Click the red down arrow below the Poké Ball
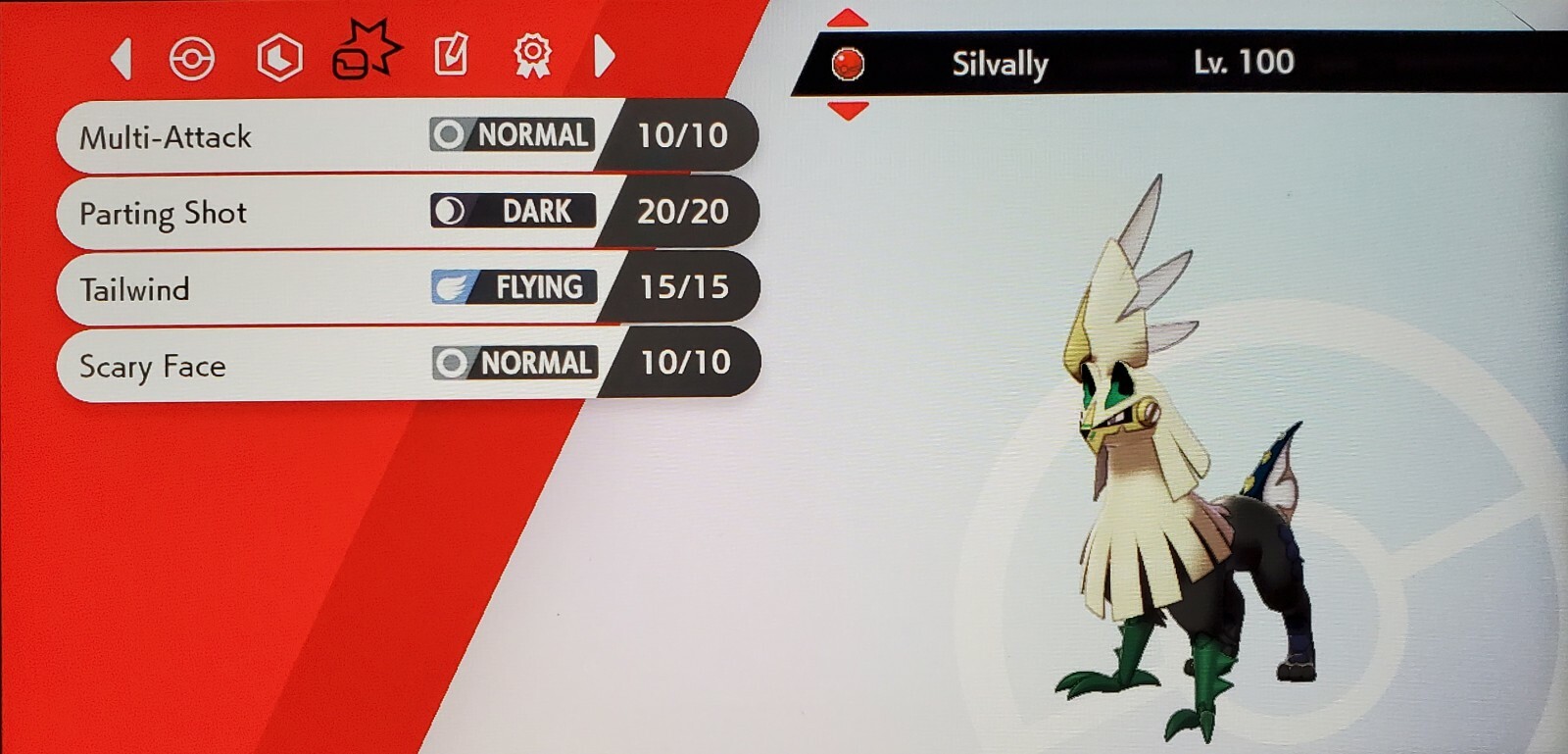 point(846,109)
